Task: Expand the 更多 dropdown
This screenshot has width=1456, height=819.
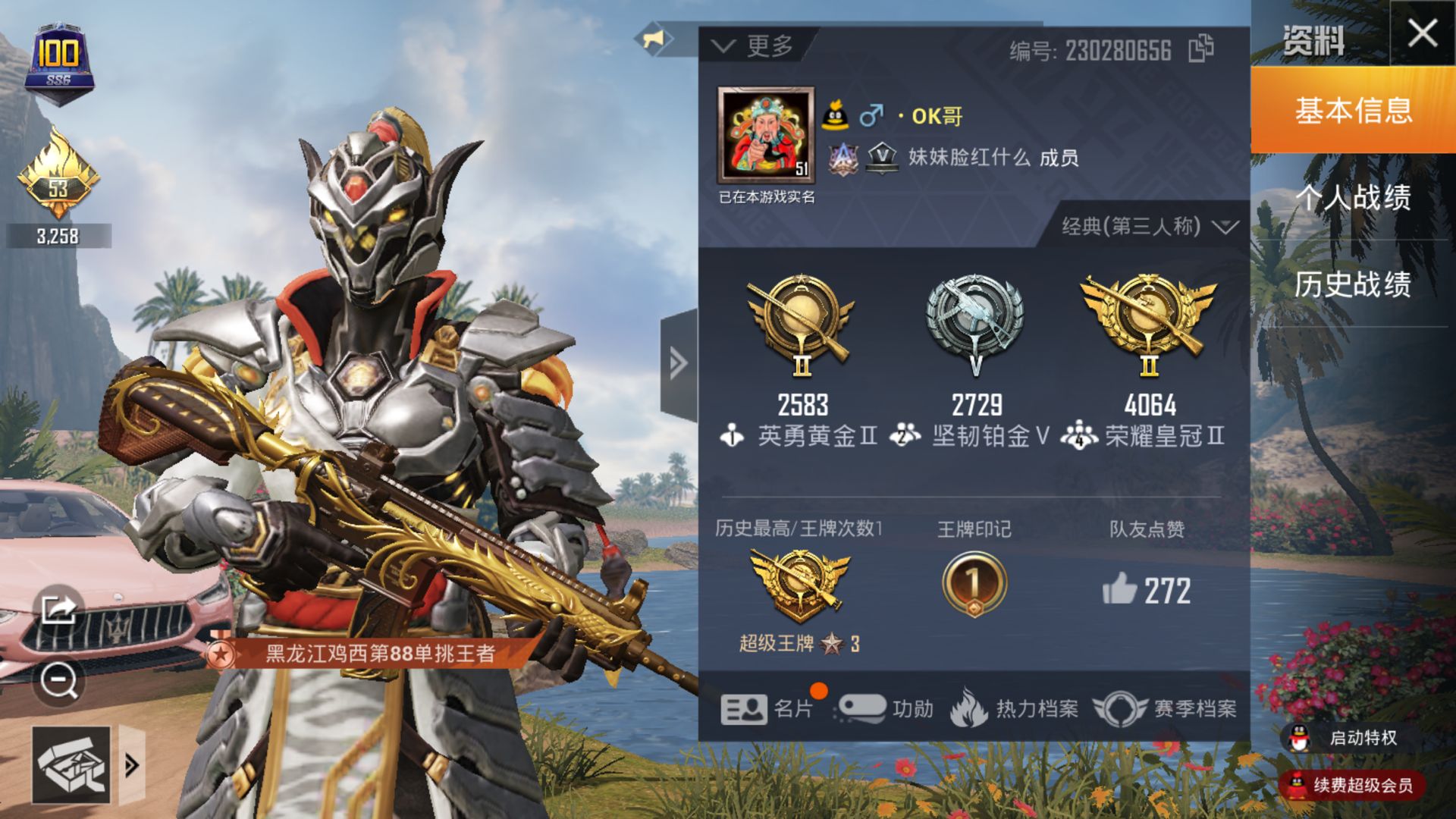Action: point(755,46)
